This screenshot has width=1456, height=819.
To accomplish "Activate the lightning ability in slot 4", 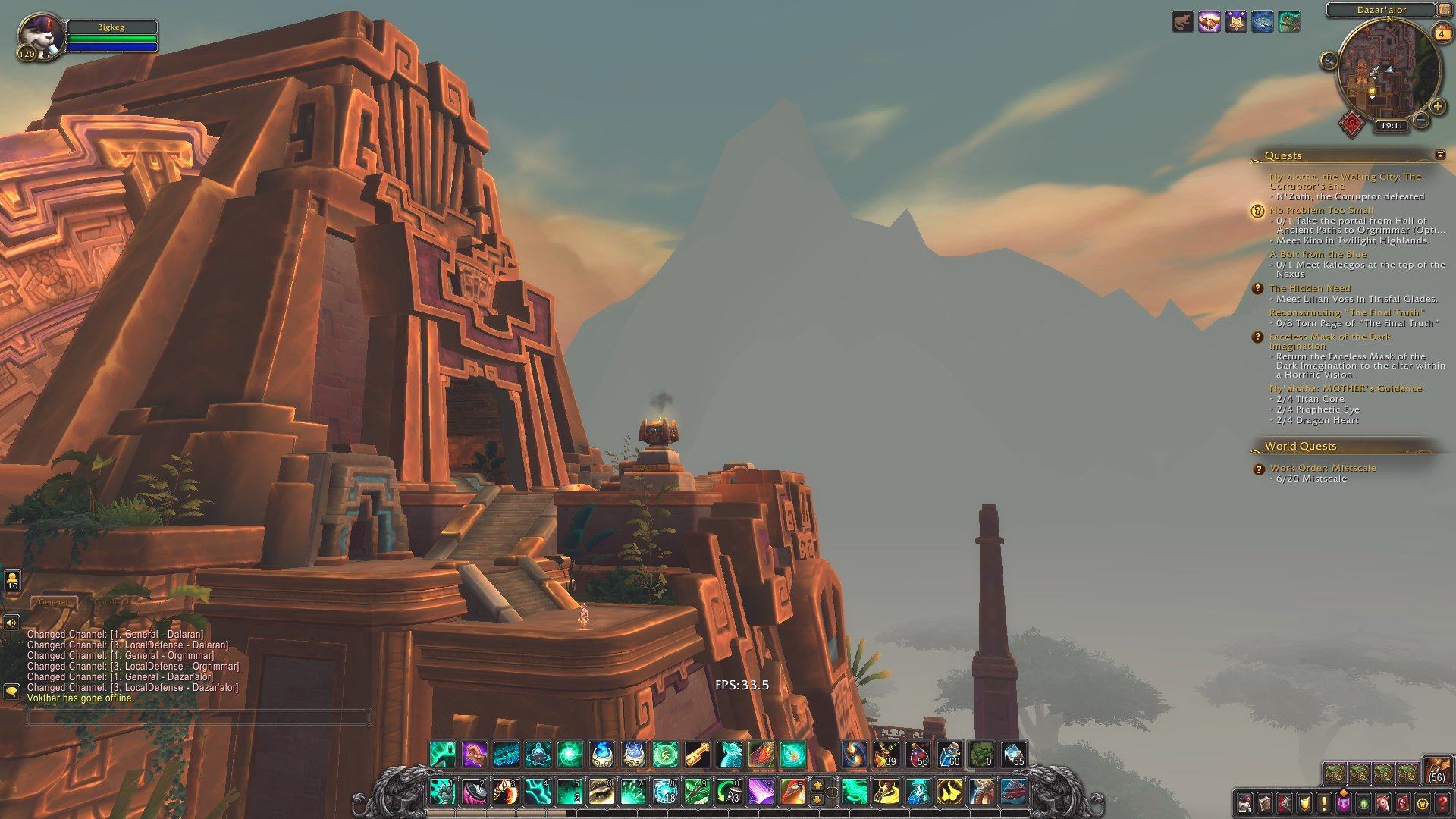I will (x=538, y=792).
